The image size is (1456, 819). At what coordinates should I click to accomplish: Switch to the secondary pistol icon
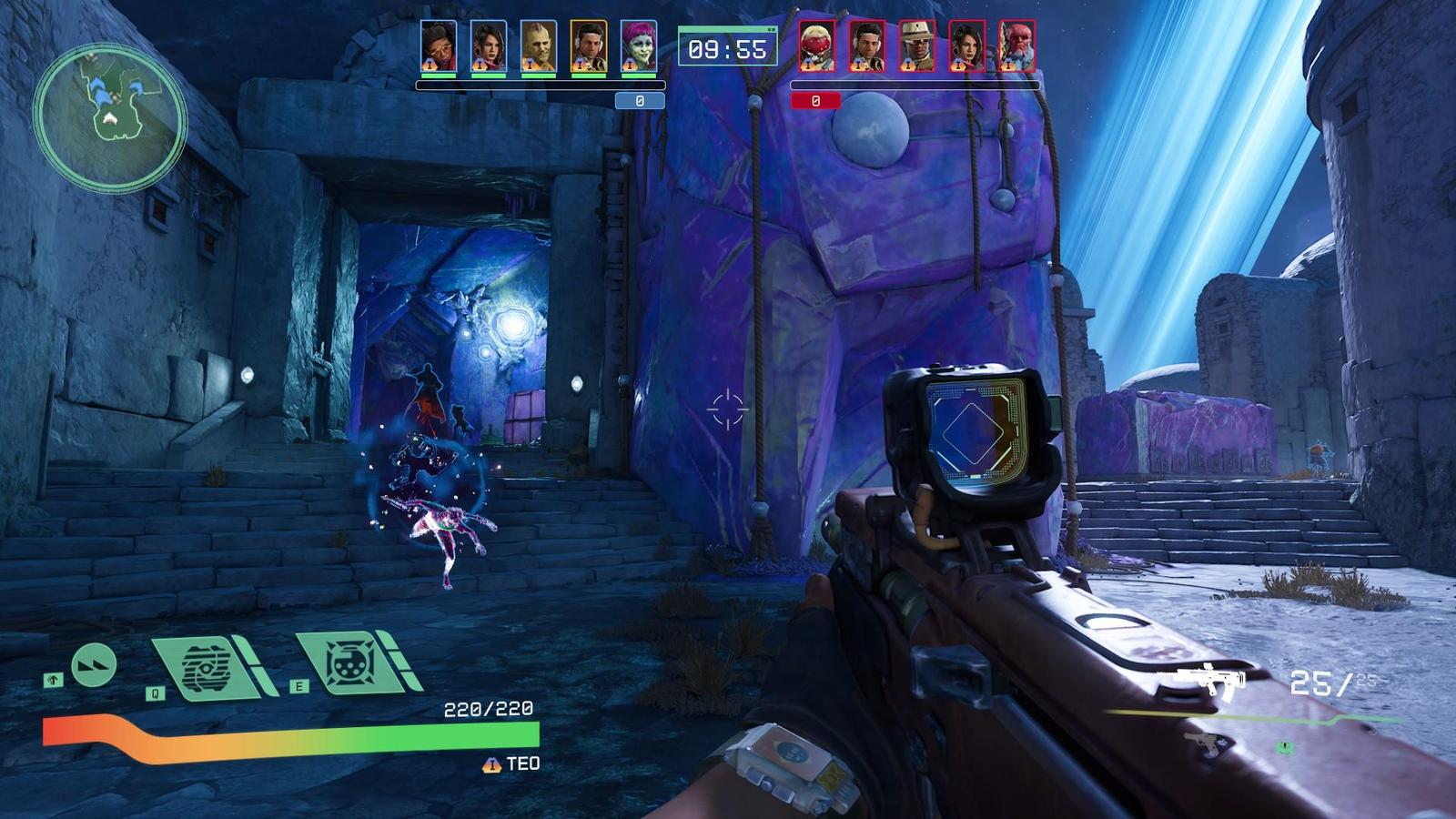tap(1208, 743)
